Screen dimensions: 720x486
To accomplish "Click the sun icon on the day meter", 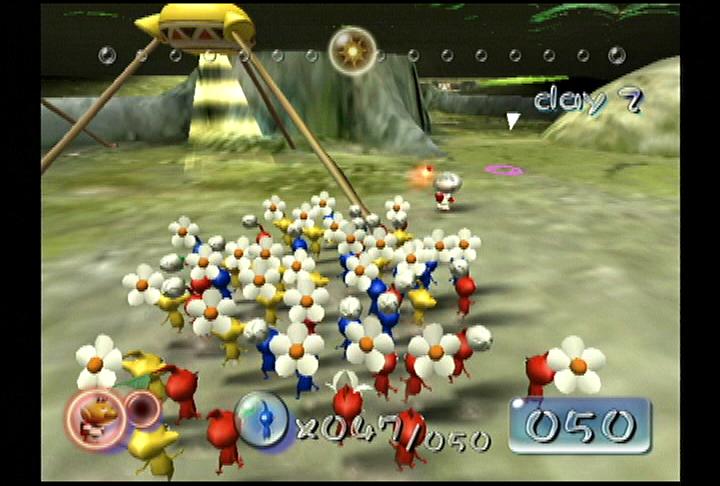I will tap(352, 50).
